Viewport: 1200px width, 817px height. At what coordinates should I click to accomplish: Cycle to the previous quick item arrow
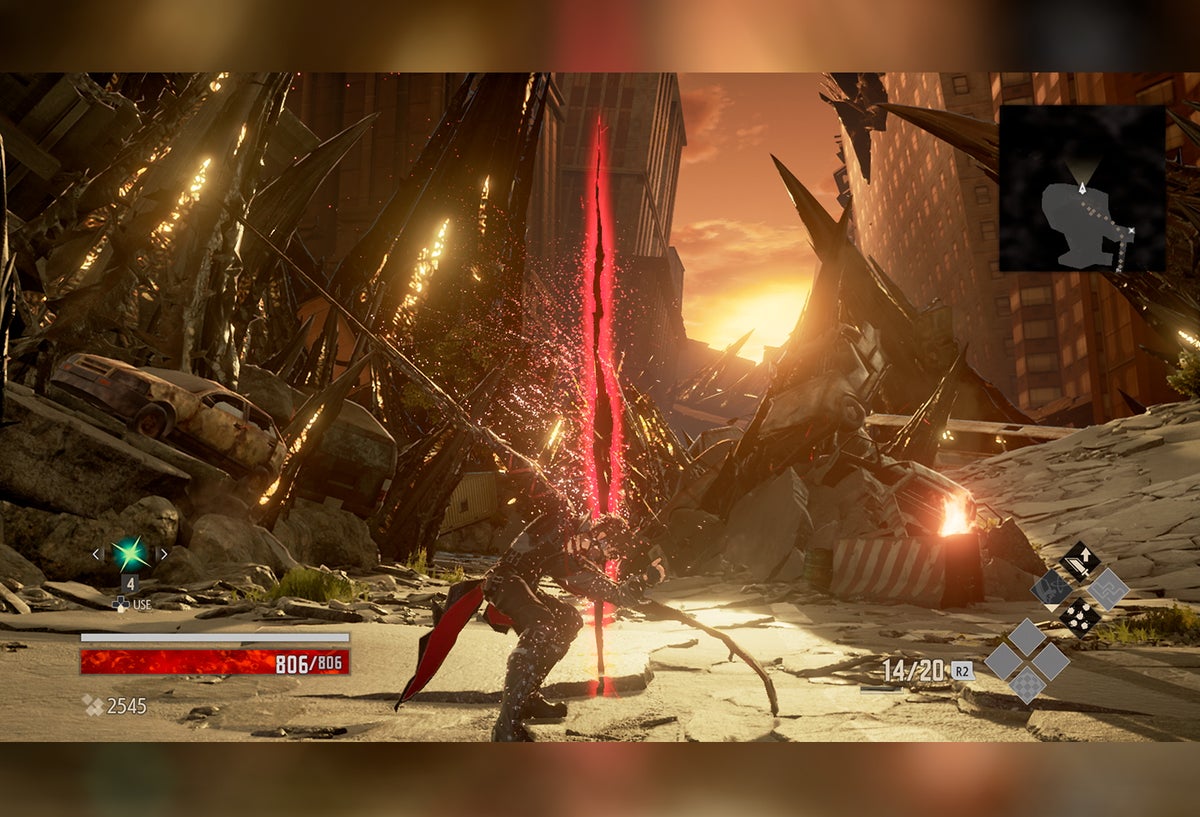[97, 553]
